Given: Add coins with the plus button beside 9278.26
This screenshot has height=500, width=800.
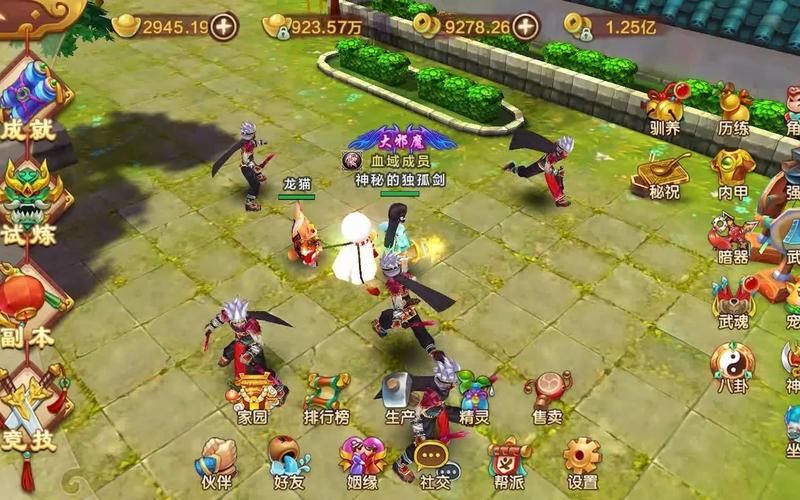Looking at the screenshot, I should click(x=525, y=26).
